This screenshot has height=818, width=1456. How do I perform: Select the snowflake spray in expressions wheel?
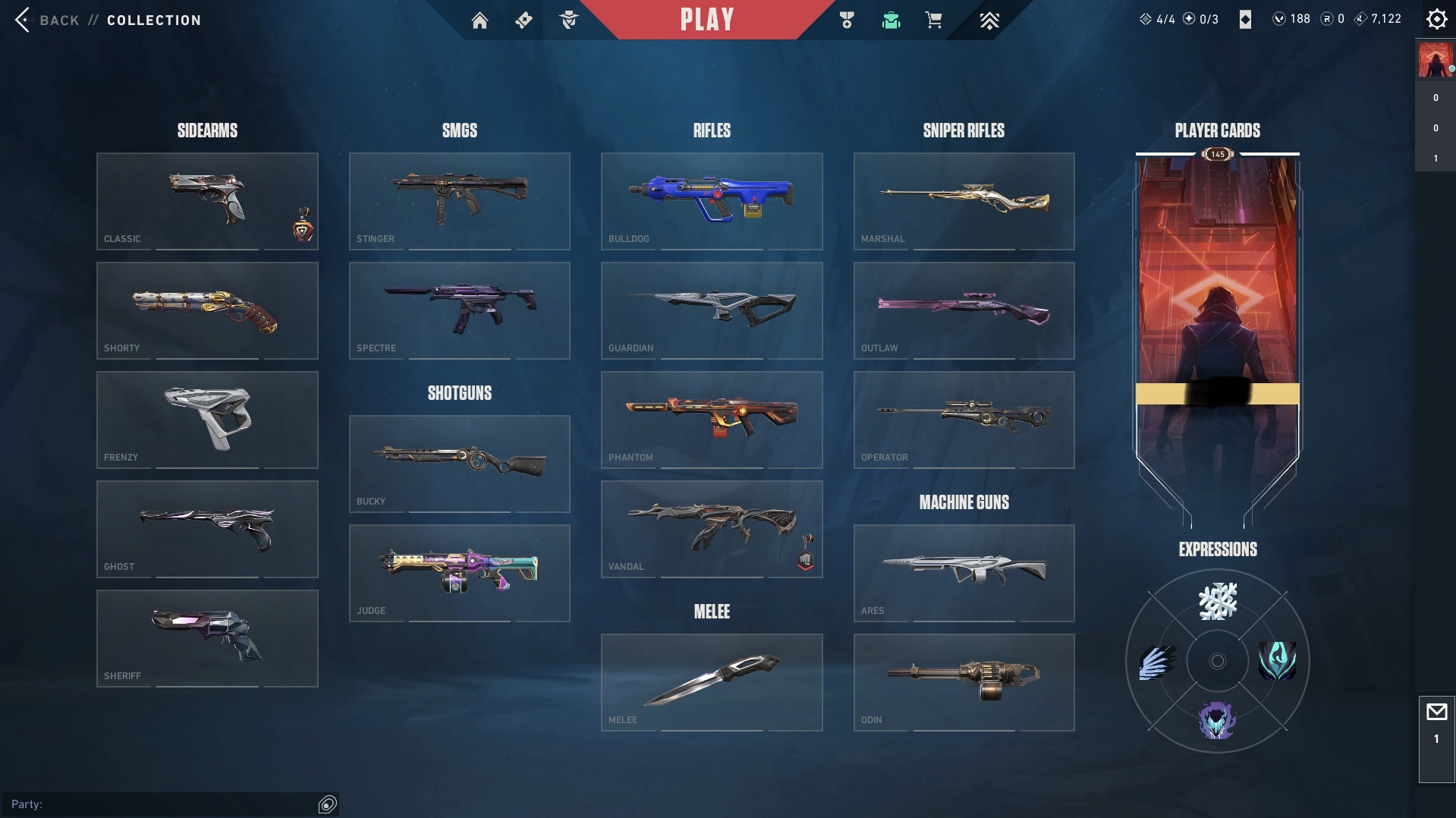pyautogui.click(x=1217, y=601)
